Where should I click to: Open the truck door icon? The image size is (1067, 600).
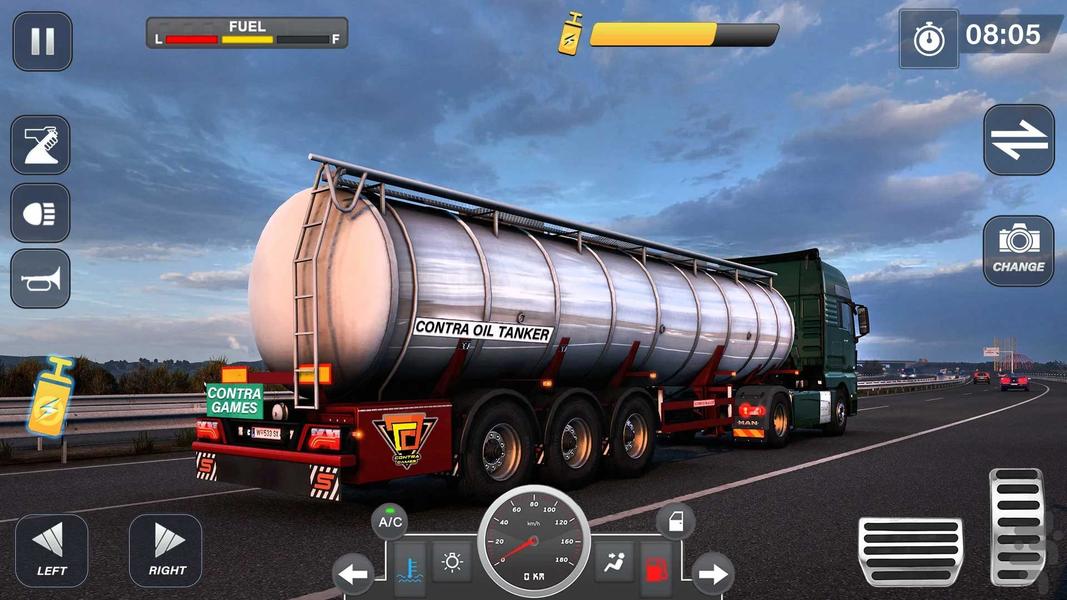[675, 521]
